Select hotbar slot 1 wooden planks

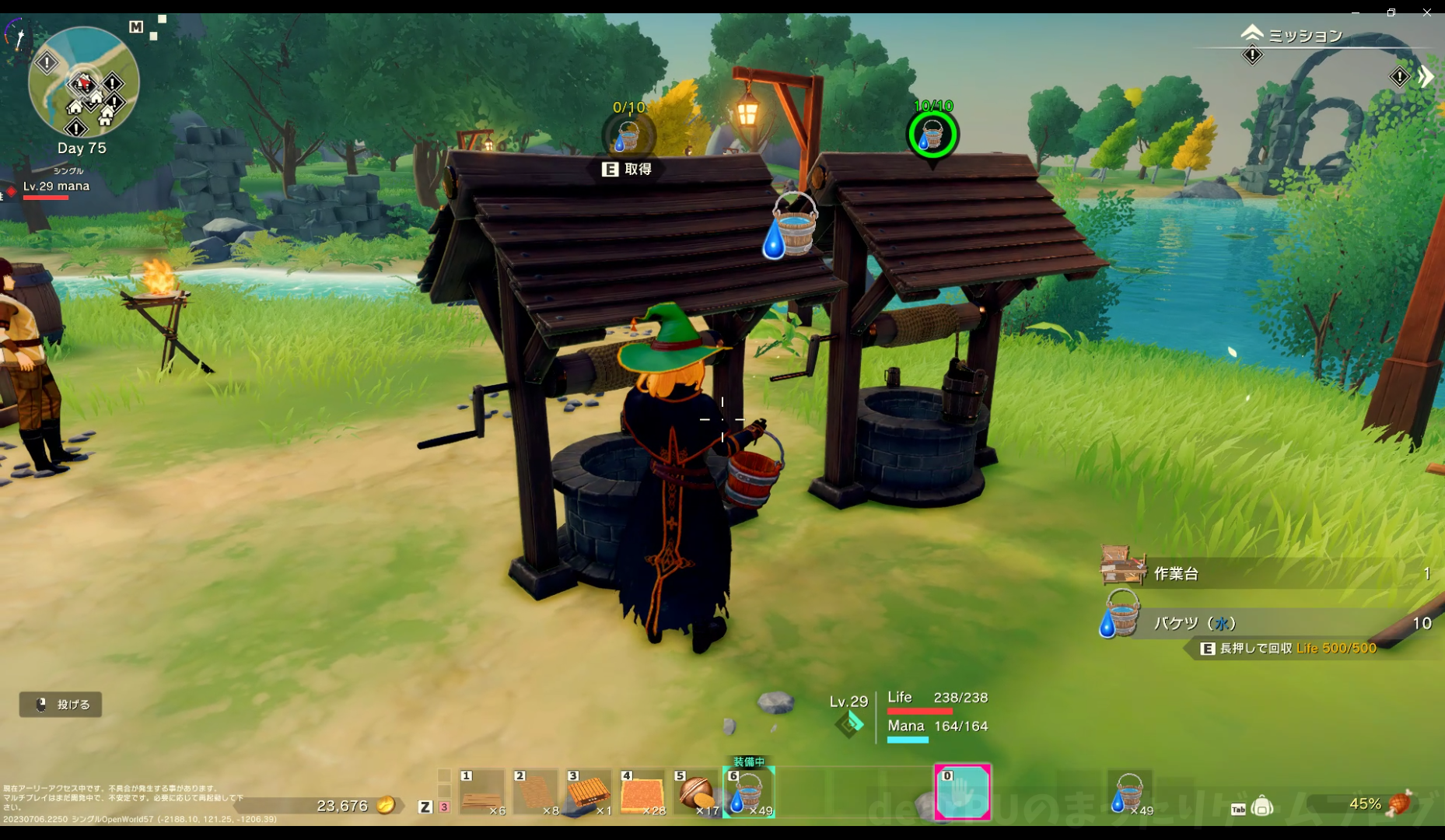pyautogui.click(x=481, y=793)
